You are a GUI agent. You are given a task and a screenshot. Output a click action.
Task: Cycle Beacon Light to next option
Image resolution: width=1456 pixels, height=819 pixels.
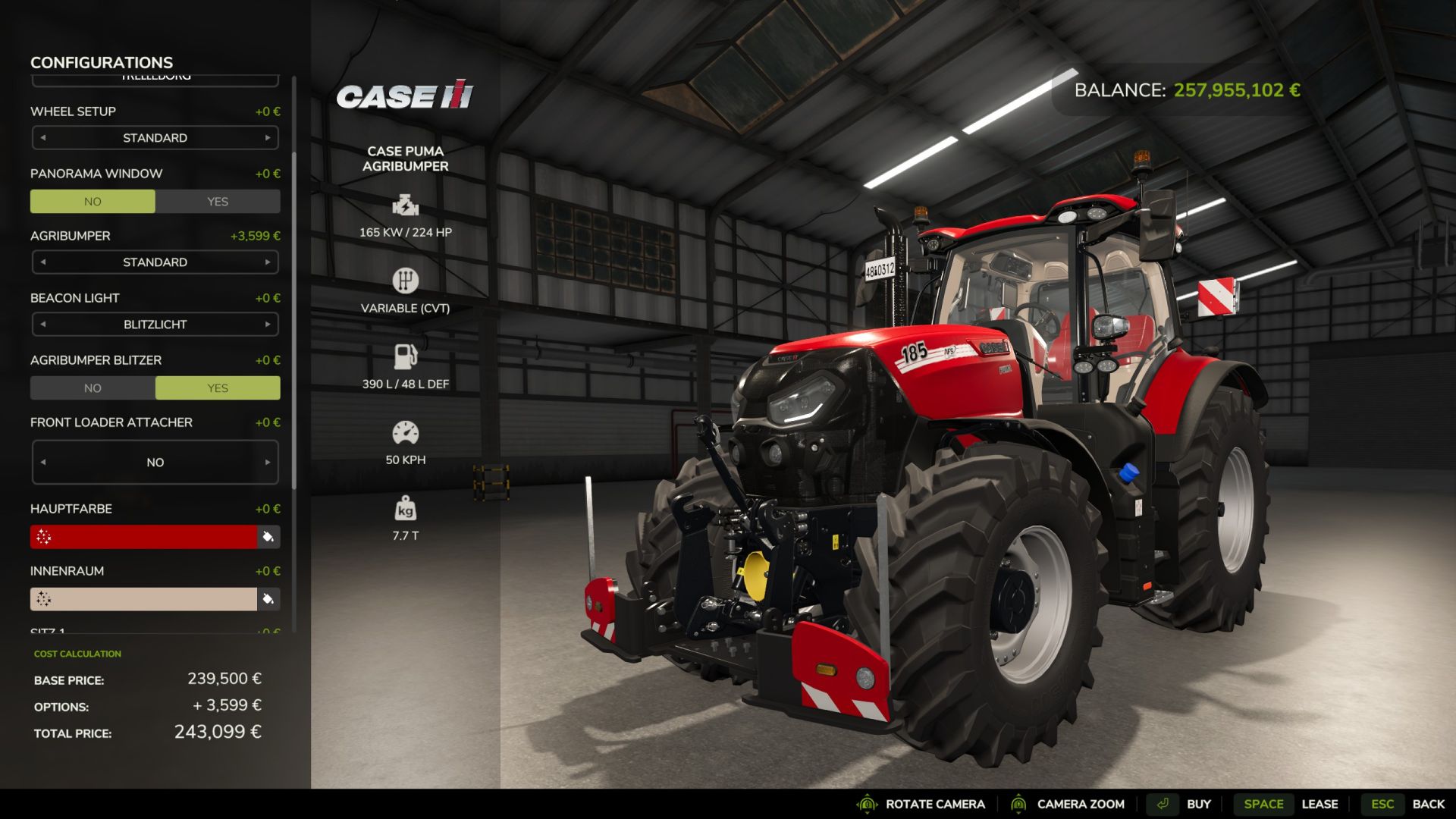tap(268, 325)
